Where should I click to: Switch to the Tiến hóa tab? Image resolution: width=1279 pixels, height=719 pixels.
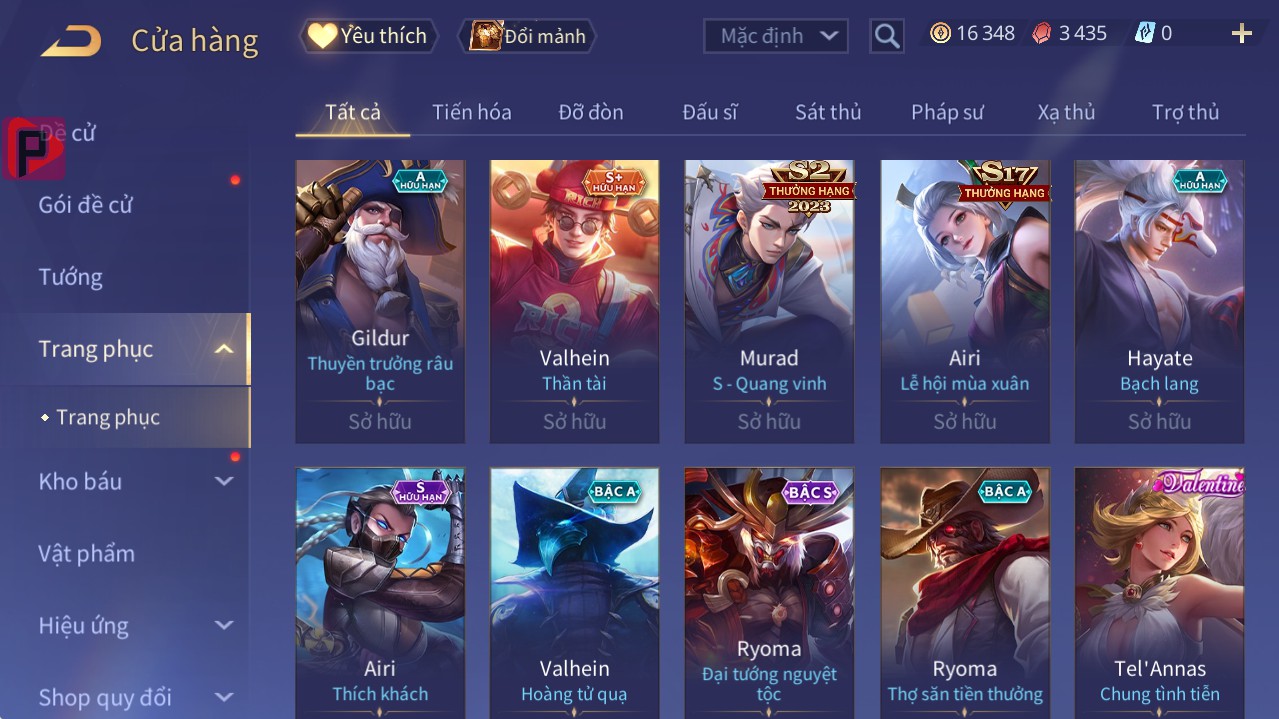(x=471, y=112)
